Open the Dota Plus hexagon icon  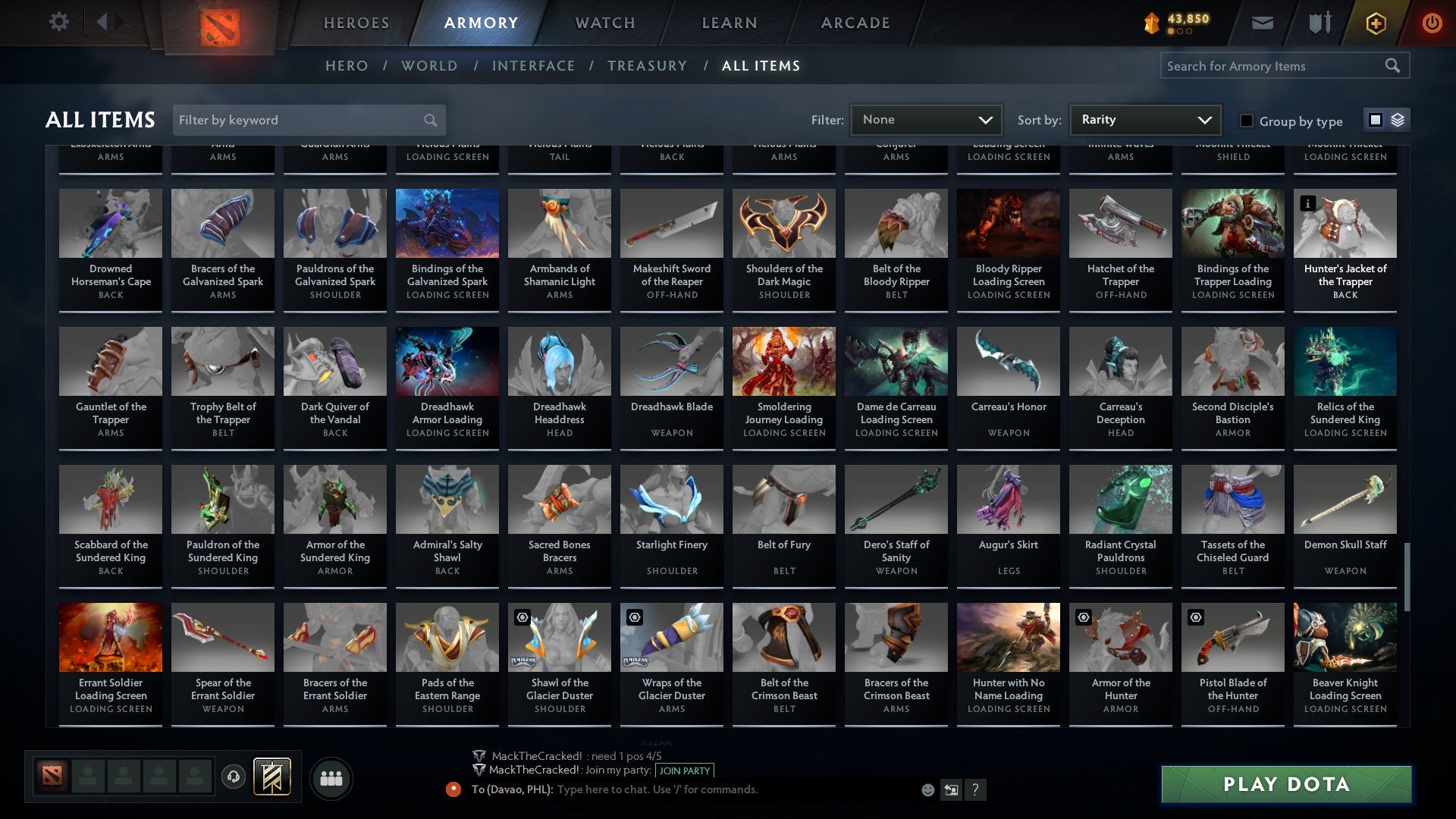coord(1375,22)
